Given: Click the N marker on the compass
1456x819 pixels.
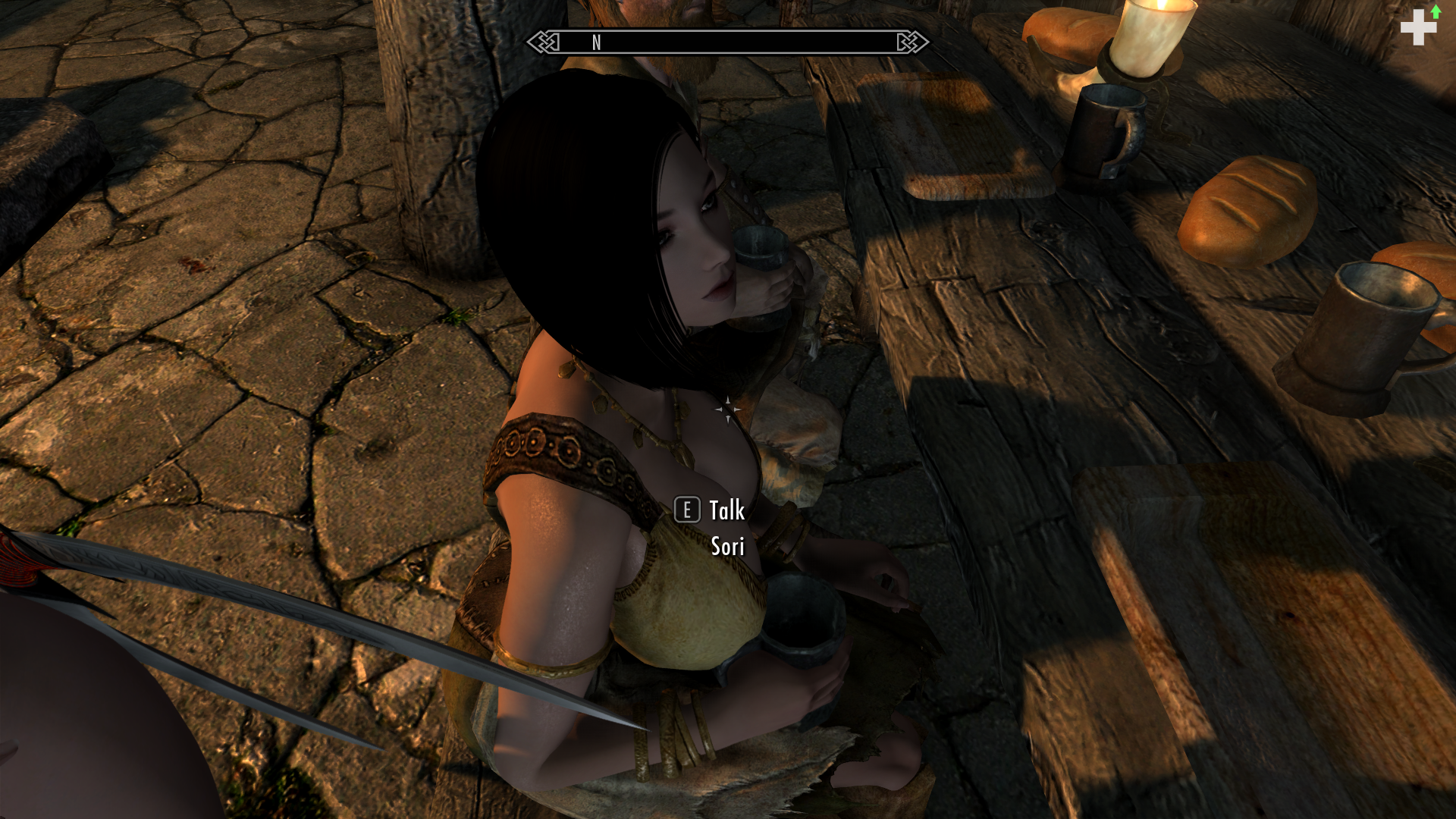Looking at the screenshot, I should click(596, 43).
